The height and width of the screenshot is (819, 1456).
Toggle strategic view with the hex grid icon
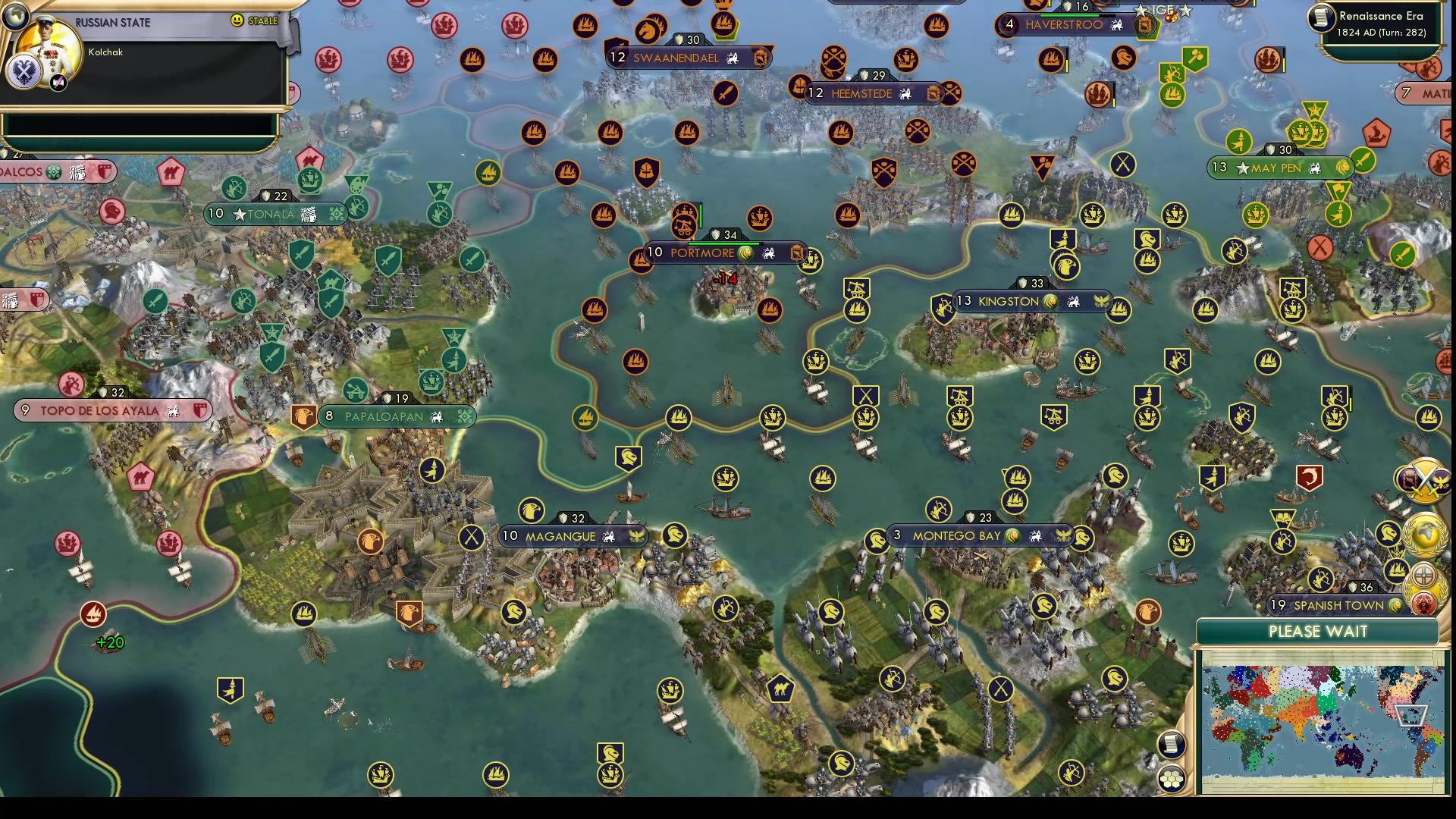point(1172,779)
